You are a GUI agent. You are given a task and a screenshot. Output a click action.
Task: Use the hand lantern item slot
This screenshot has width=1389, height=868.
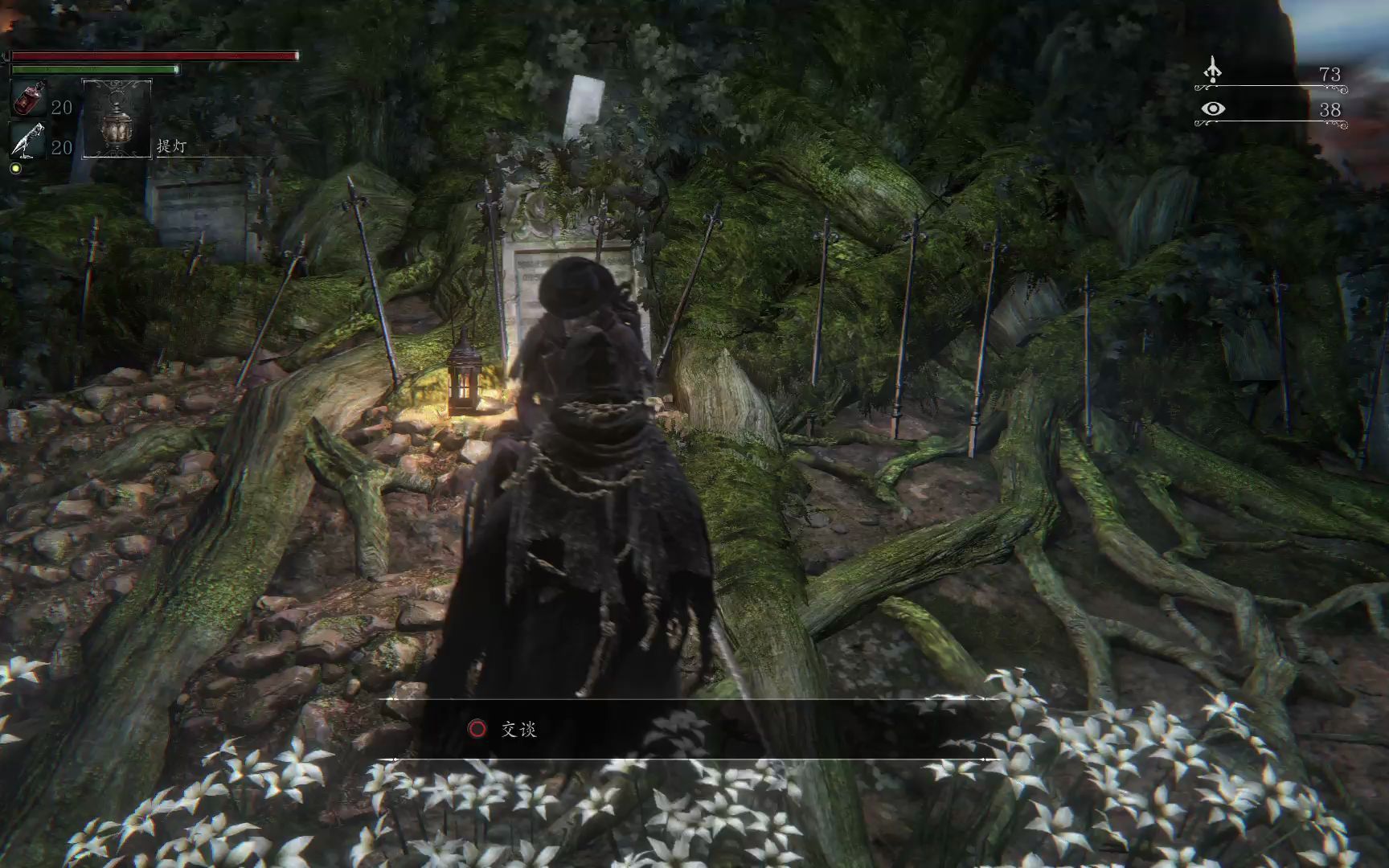pyautogui.click(x=117, y=118)
